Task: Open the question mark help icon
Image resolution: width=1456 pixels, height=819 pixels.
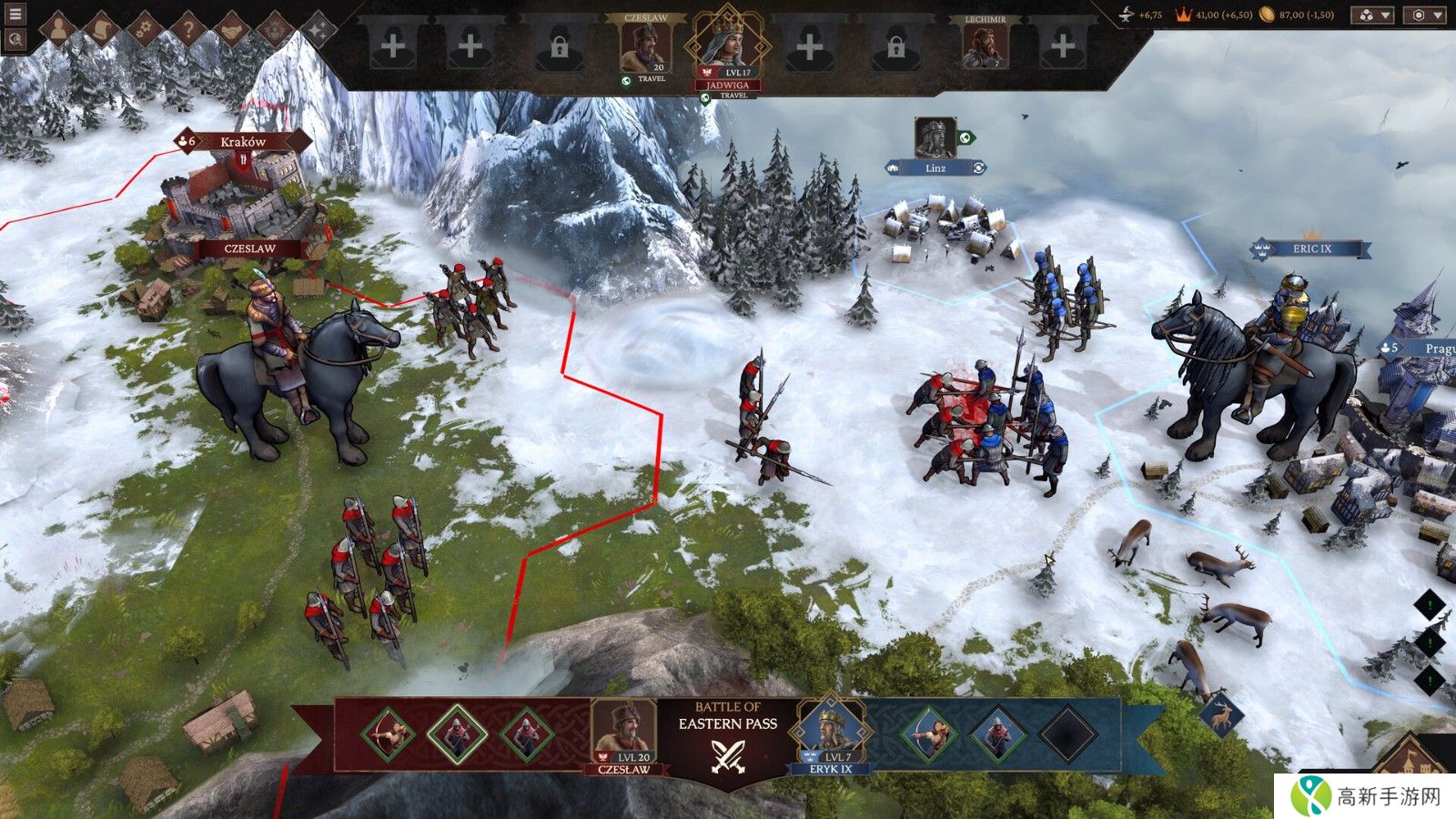Action: [x=188, y=29]
